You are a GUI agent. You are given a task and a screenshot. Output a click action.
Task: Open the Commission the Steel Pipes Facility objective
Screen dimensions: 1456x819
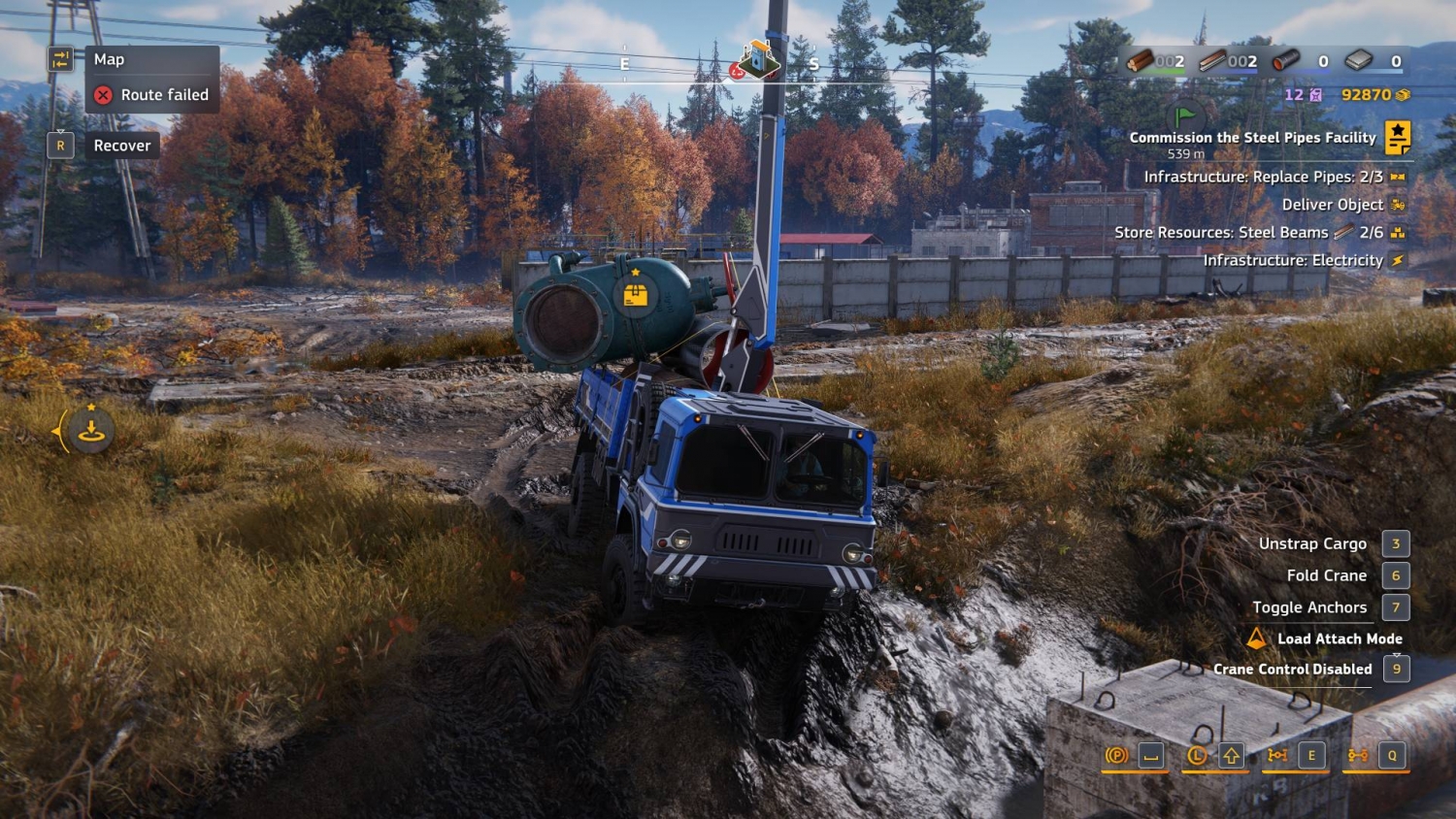[x=1252, y=138]
